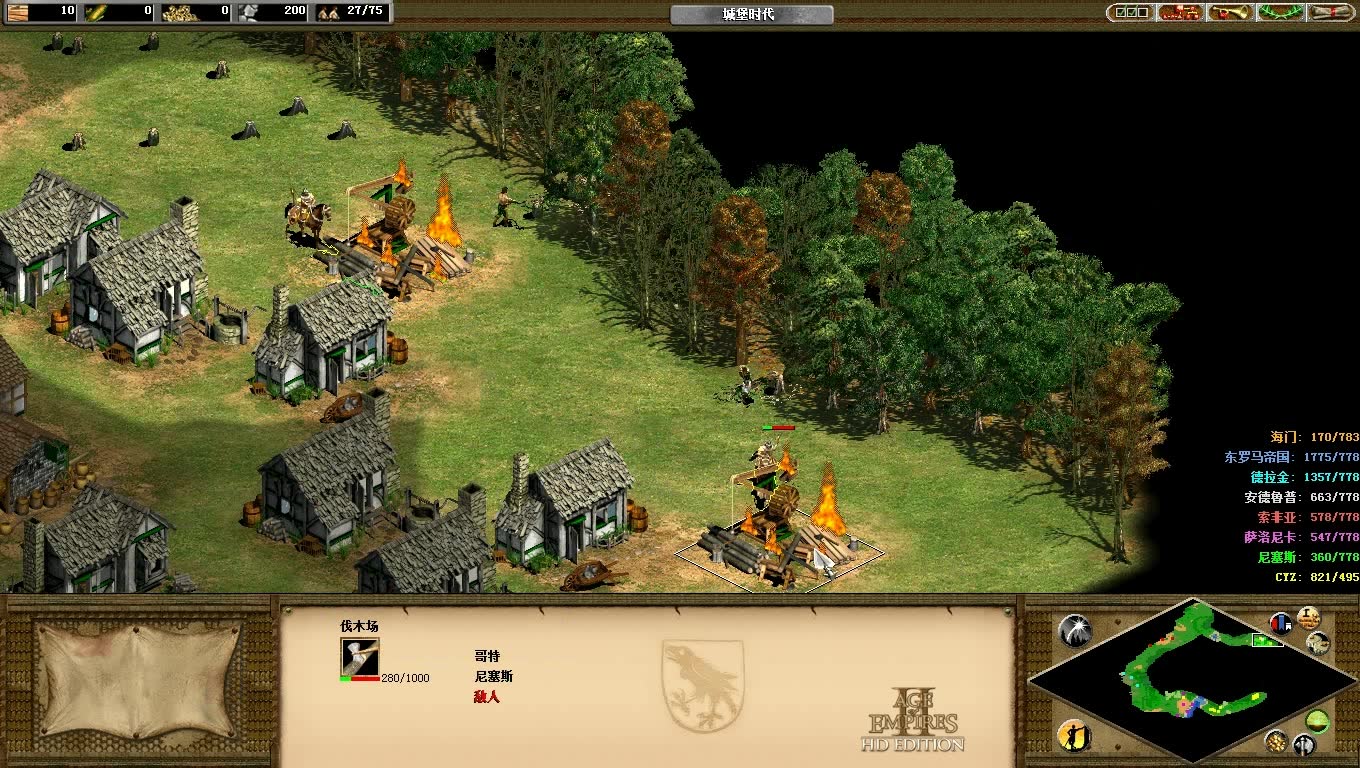1360x768 pixels.
Task: Click the Castle Age banner
Action: (751, 14)
